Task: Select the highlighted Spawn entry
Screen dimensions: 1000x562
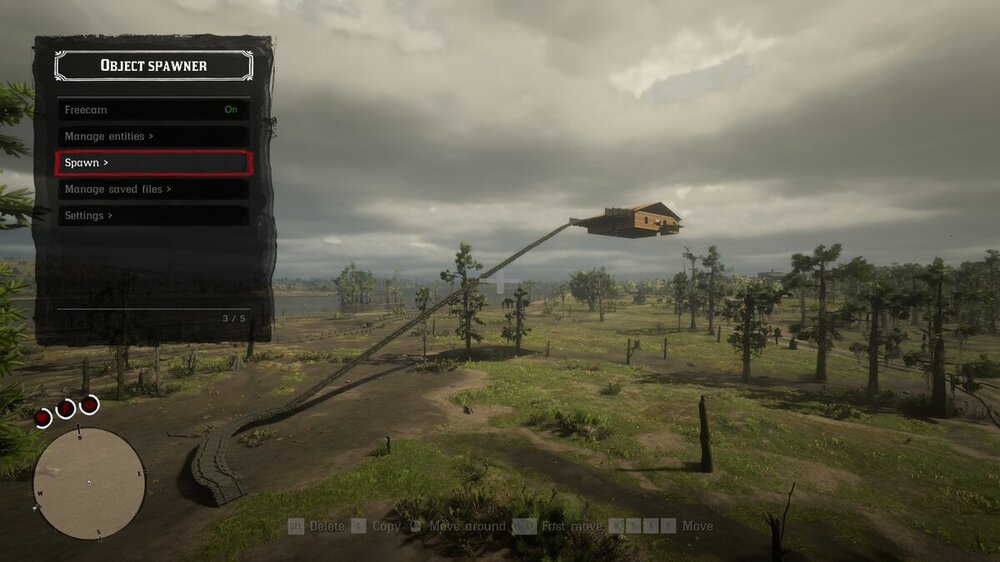Action: click(x=153, y=163)
